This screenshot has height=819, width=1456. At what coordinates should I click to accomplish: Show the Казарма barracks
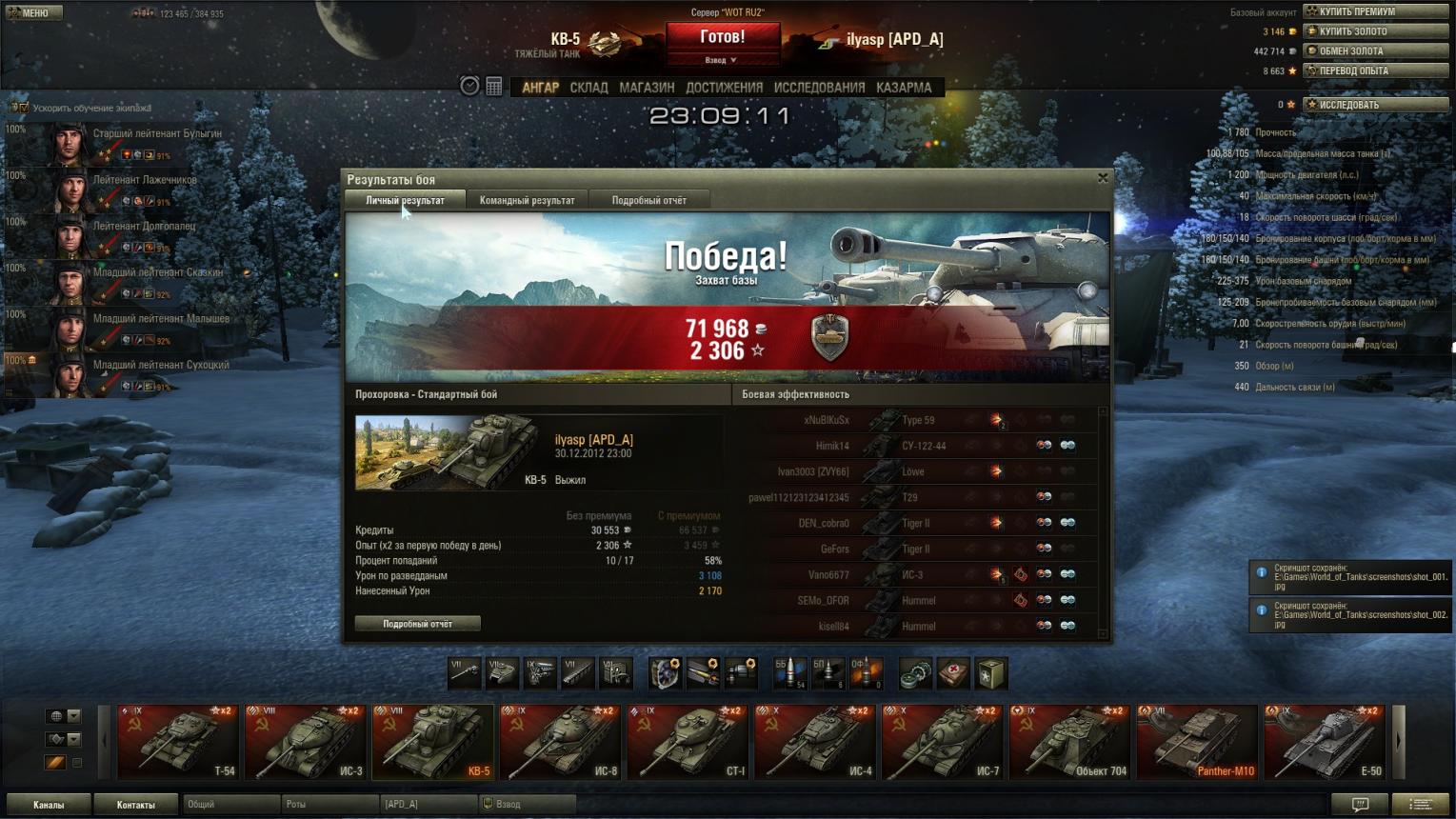click(904, 88)
